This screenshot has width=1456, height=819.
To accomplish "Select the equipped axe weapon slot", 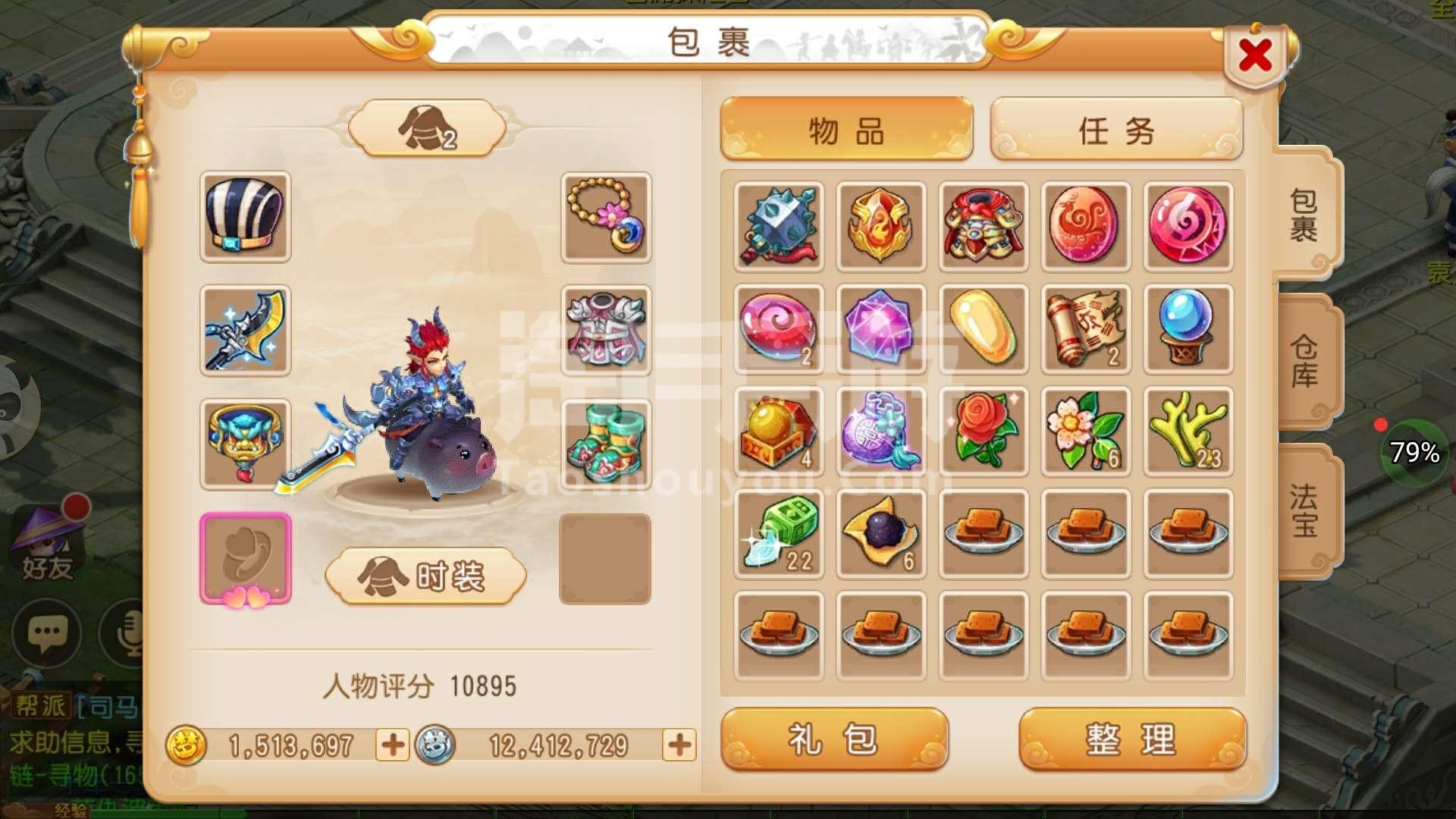I will [245, 331].
